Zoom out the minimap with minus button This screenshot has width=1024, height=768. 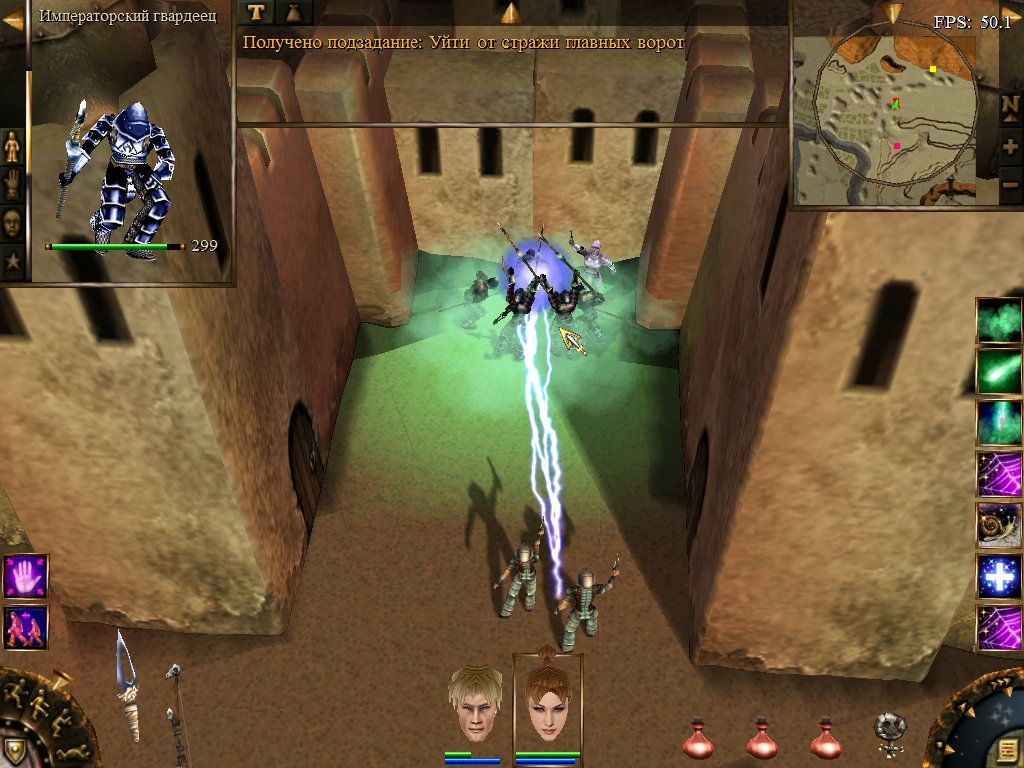(1010, 185)
